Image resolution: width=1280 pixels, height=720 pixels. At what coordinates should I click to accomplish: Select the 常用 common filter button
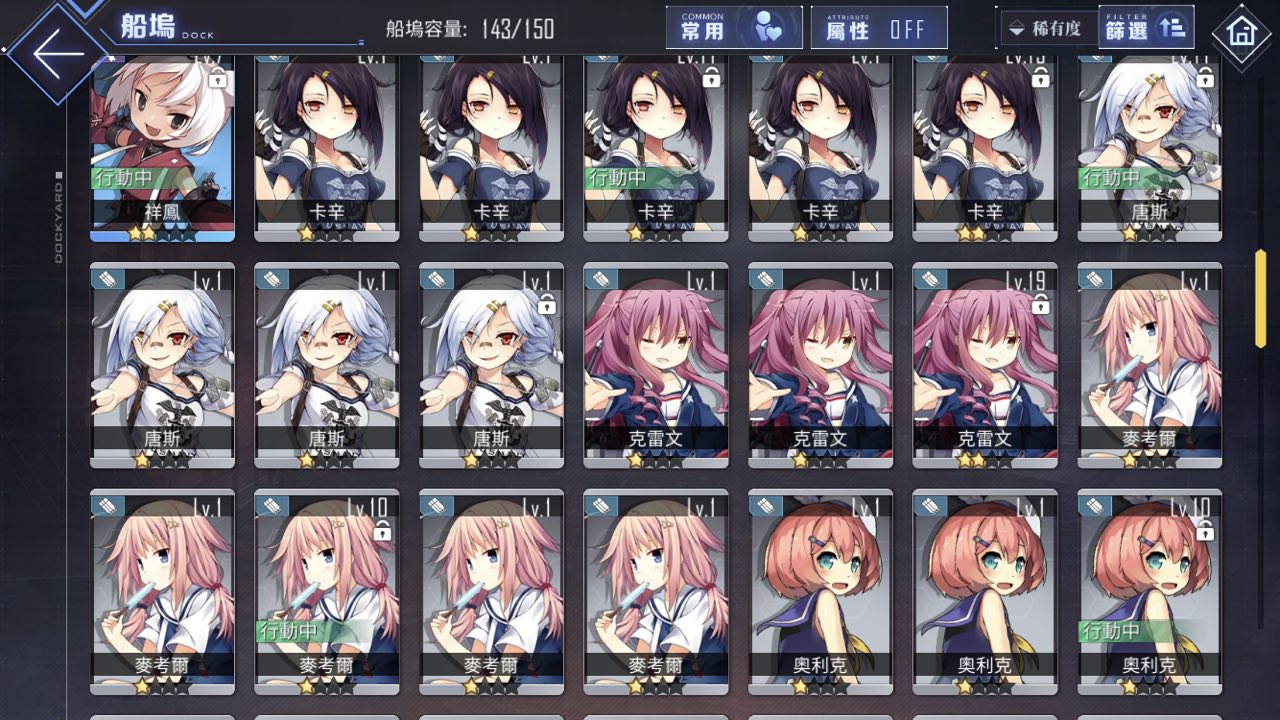point(734,28)
